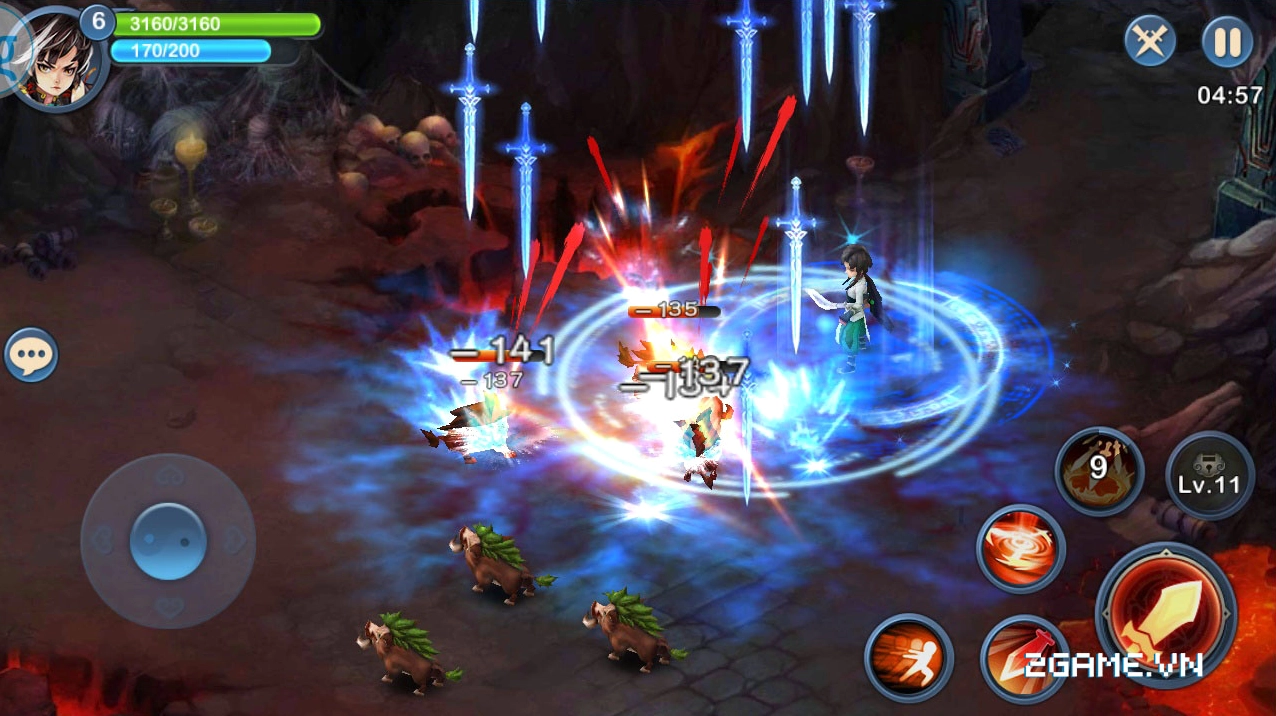
Task: Activate the red sword slash skill
Action: click(1020, 657)
